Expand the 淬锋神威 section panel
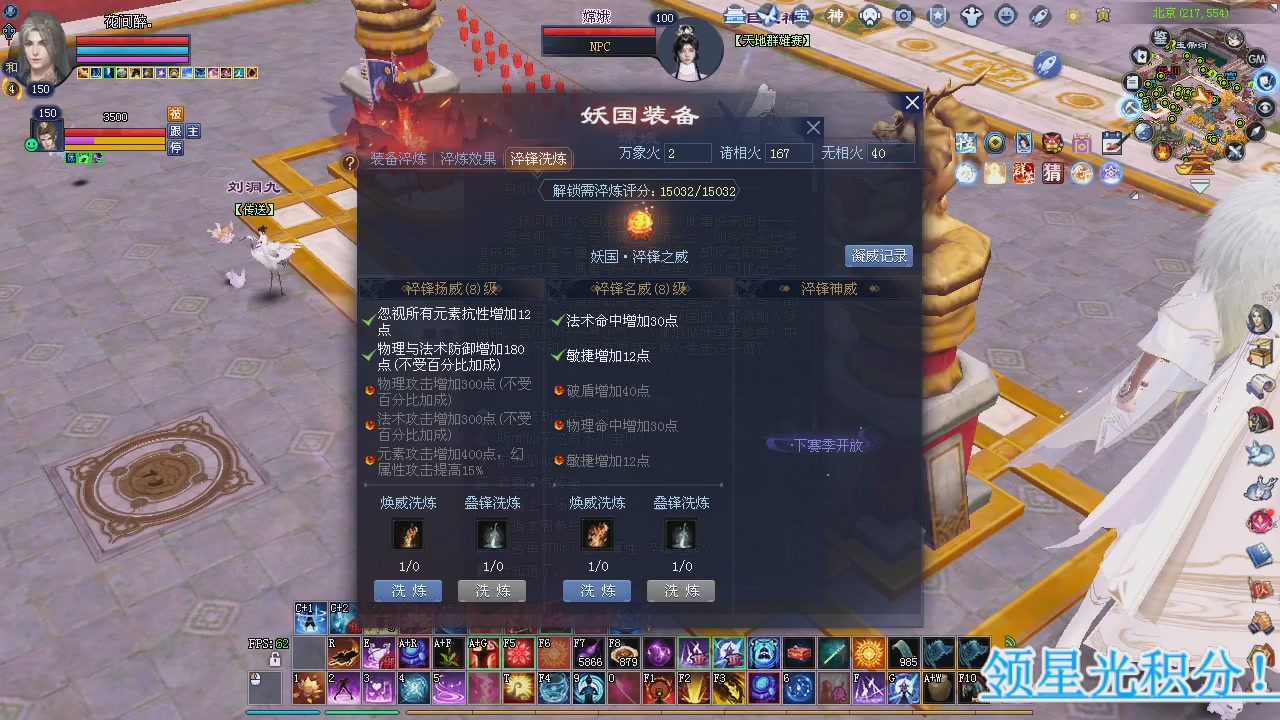The height and width of the screenshot is (720, 1280). click(x=828, y=288)
